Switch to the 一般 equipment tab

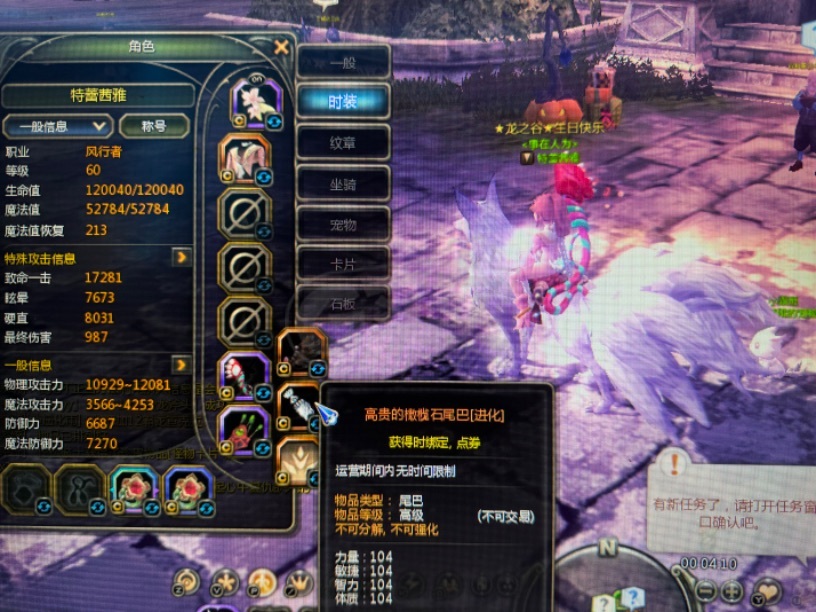[343, 62]
